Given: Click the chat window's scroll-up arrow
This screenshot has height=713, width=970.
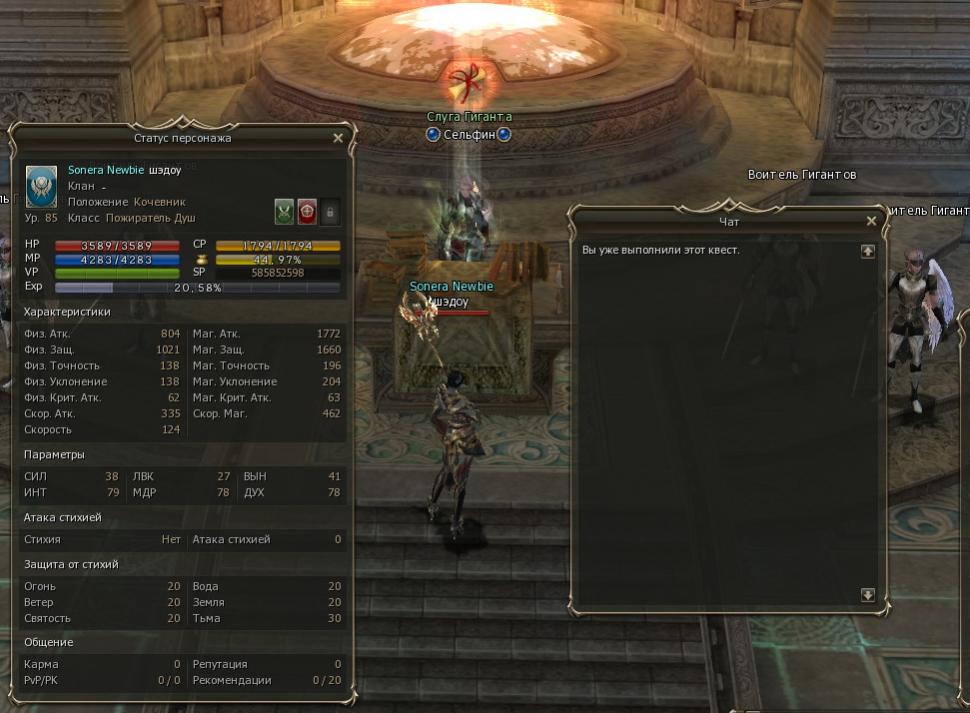Looking at the screenshot, I should coord(867,251).
